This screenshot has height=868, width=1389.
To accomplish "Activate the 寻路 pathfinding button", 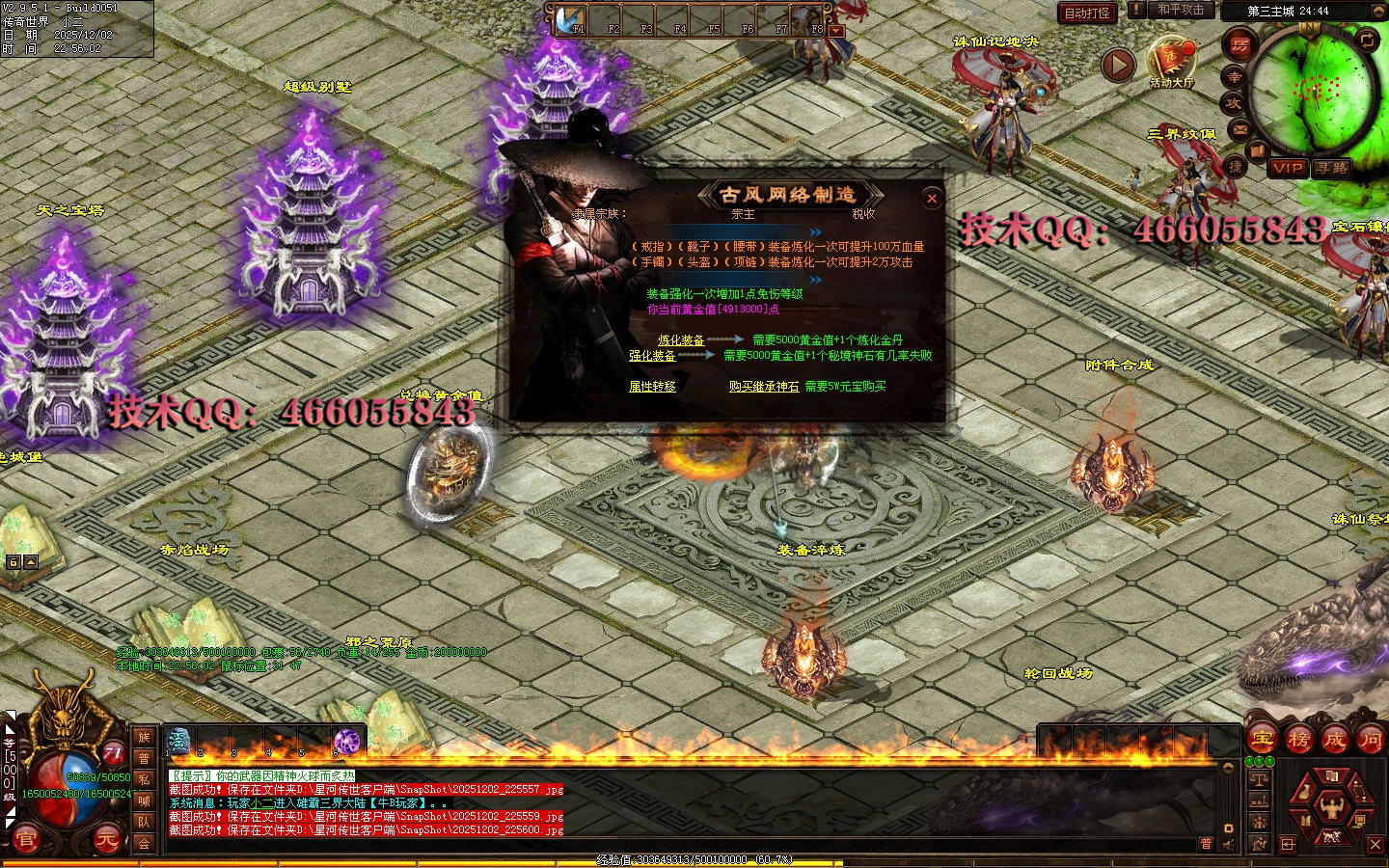I will click(x=1331, y=167).
